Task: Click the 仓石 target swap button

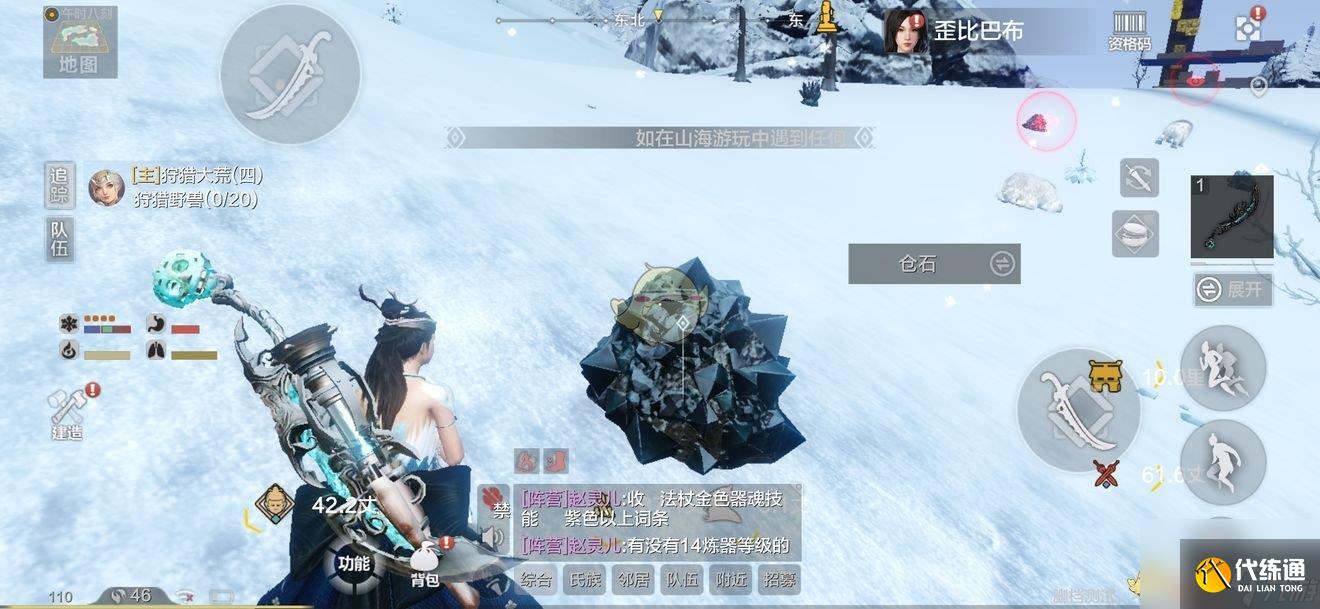Action: 1001,264
